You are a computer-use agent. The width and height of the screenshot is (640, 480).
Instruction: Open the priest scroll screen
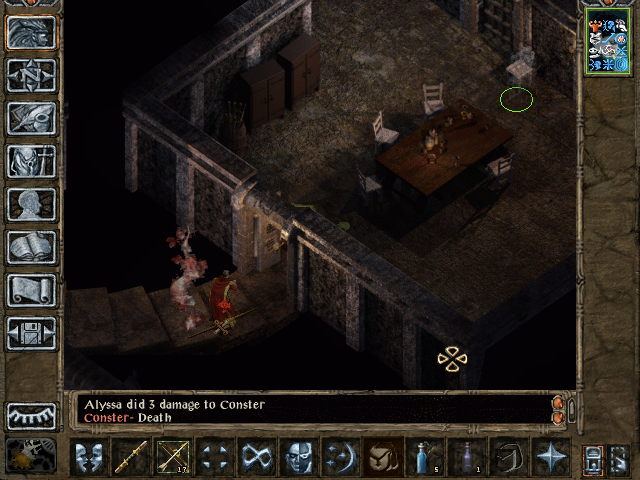31,290
